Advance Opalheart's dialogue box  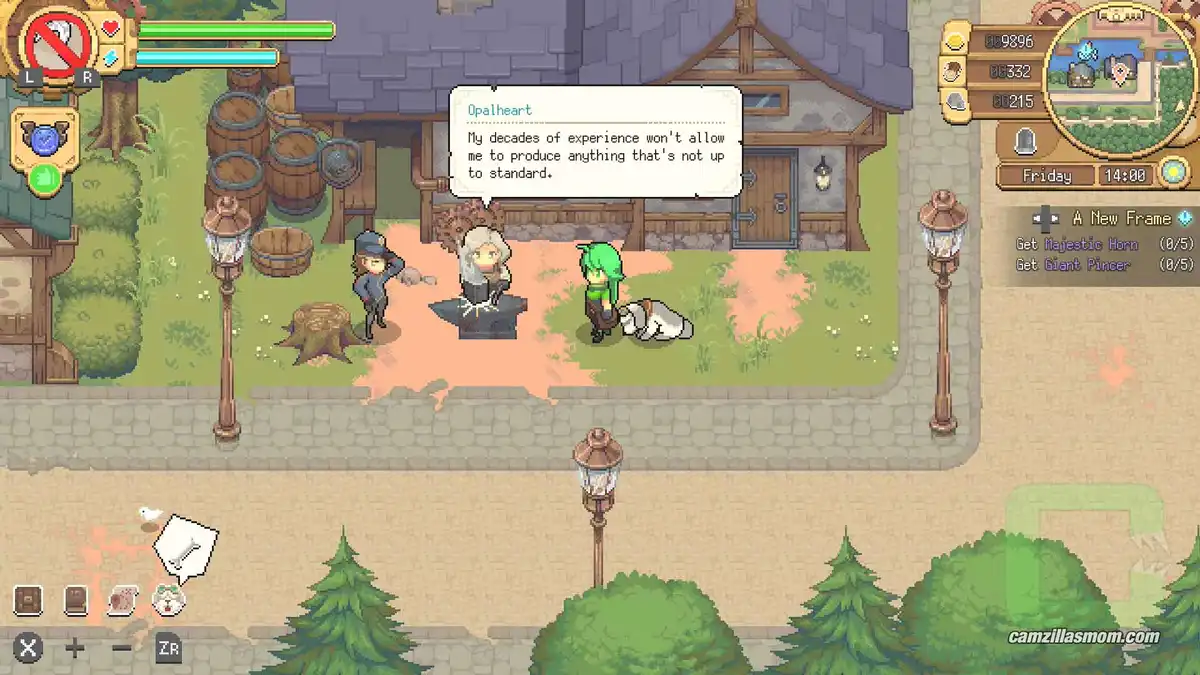(595, 140)
